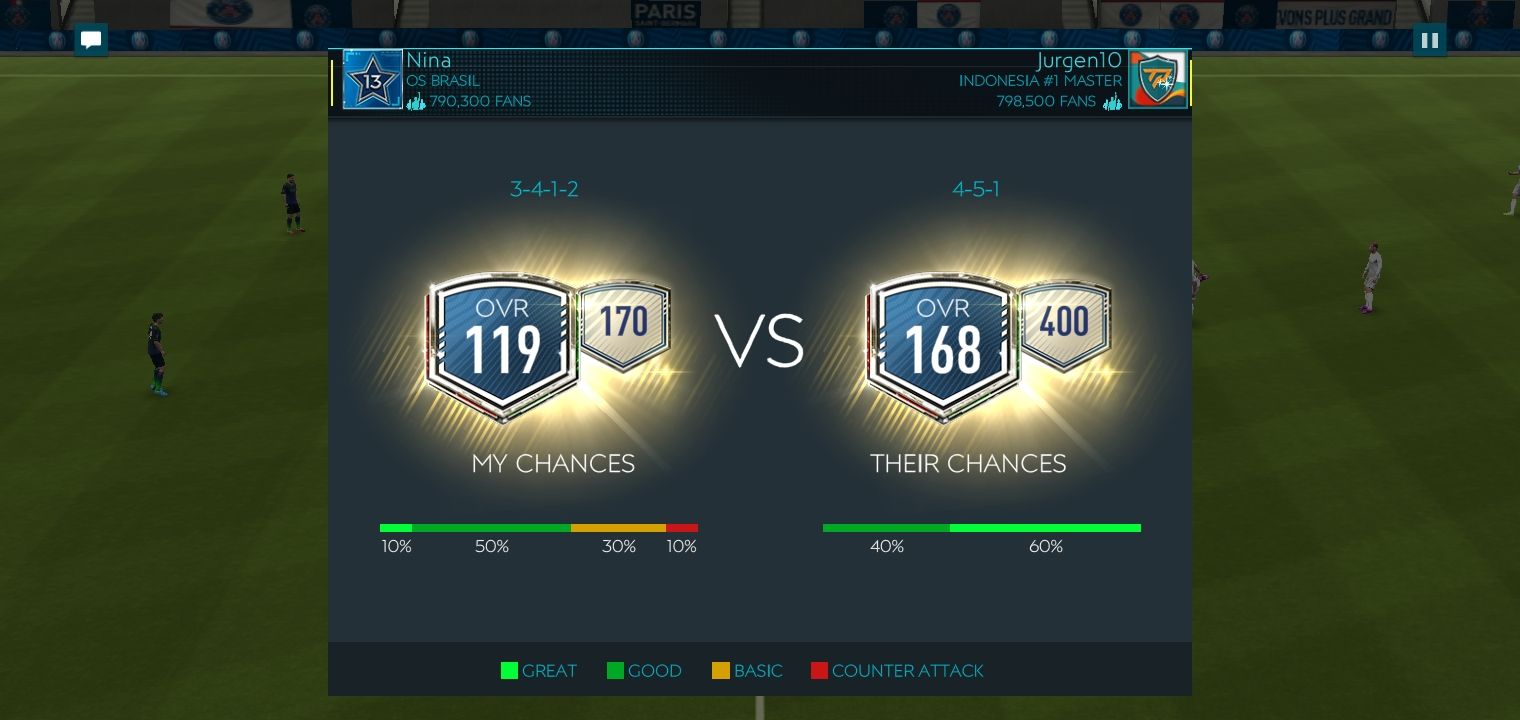Tap MY CHANCES heading
The width and height of the screenshot is (1520, 720).
(x=553, y=464)
